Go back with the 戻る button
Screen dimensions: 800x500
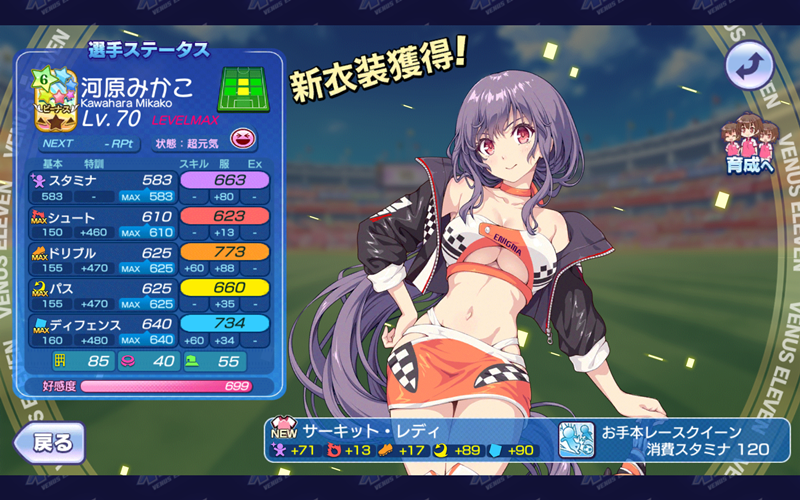coord(48,441)
